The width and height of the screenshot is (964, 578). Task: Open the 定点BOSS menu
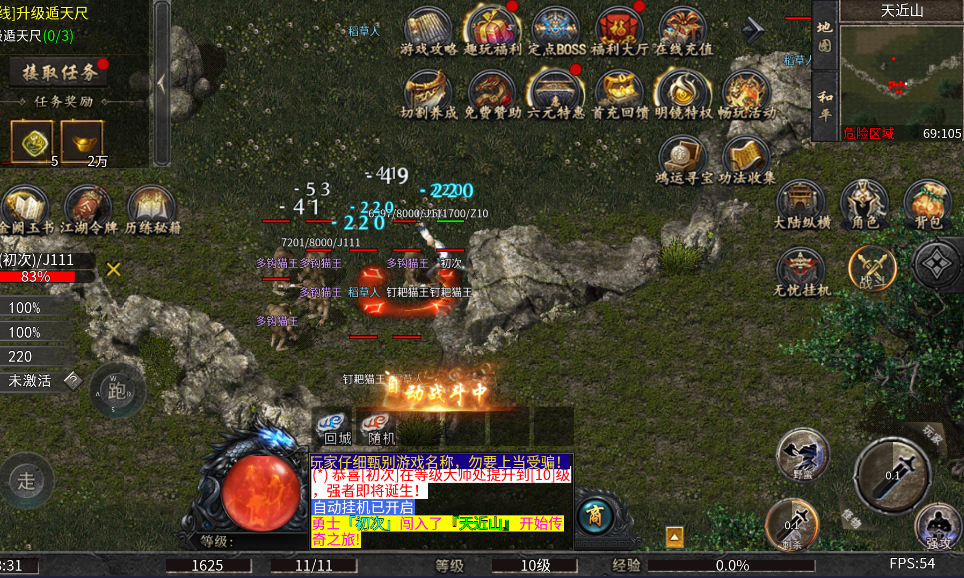point(556,30)
